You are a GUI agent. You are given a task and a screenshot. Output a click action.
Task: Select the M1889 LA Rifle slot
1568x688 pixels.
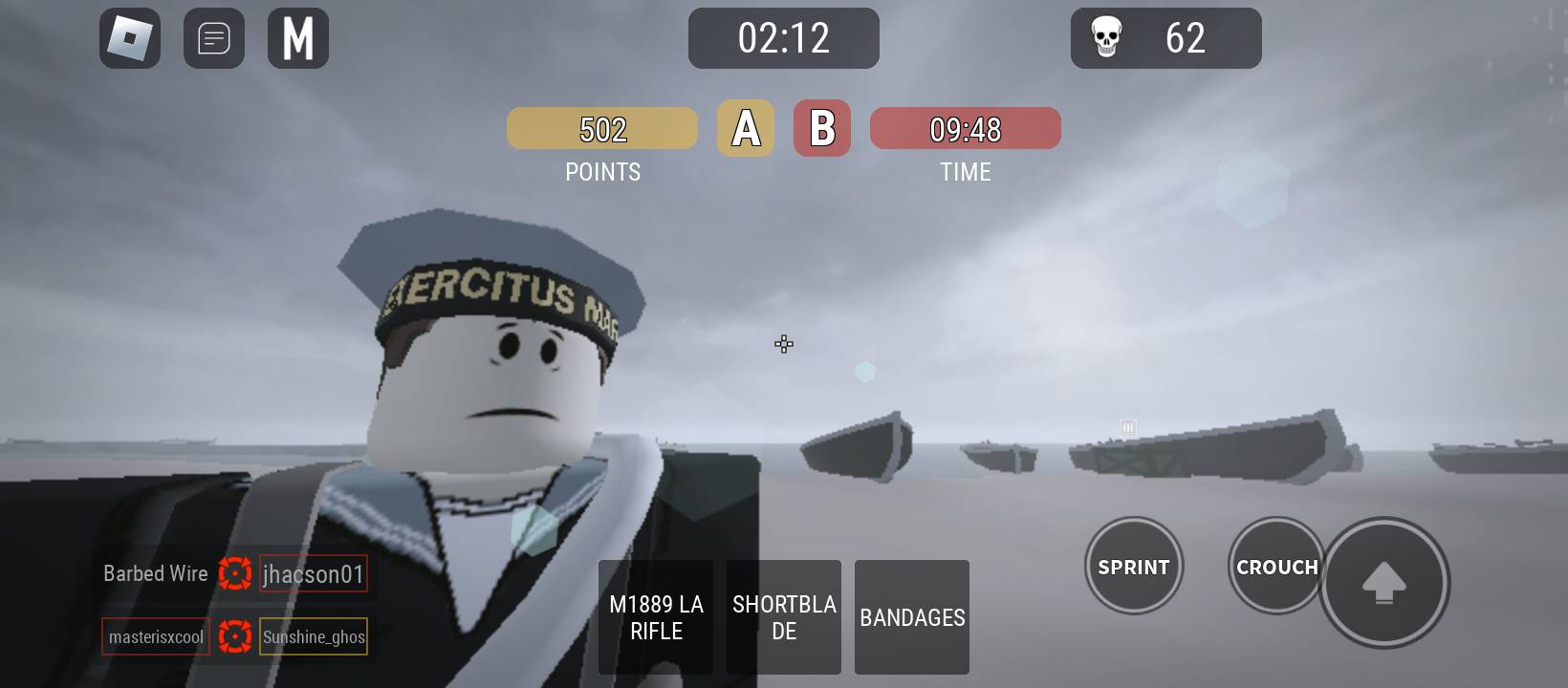pos(656,617)
